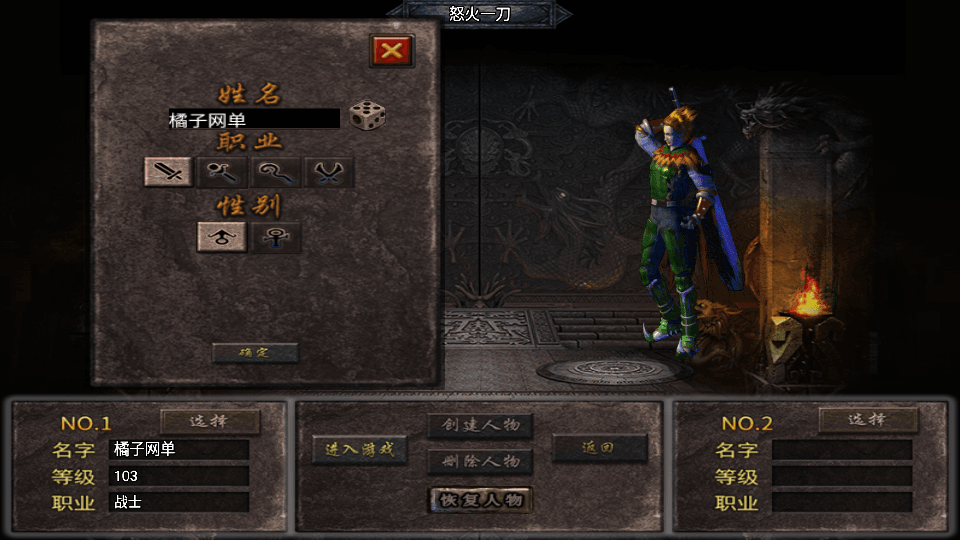Choose the male gender symbol
Viewport: 960px width, 540px height.
pyautogui.click(x=222, y=236)
